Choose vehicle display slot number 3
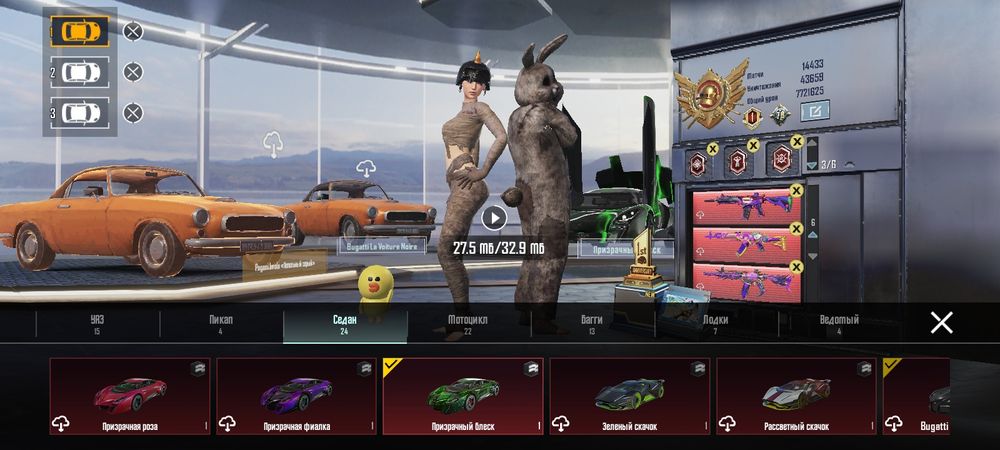Screen dimensions: 1000x450 tap(79, 113)
